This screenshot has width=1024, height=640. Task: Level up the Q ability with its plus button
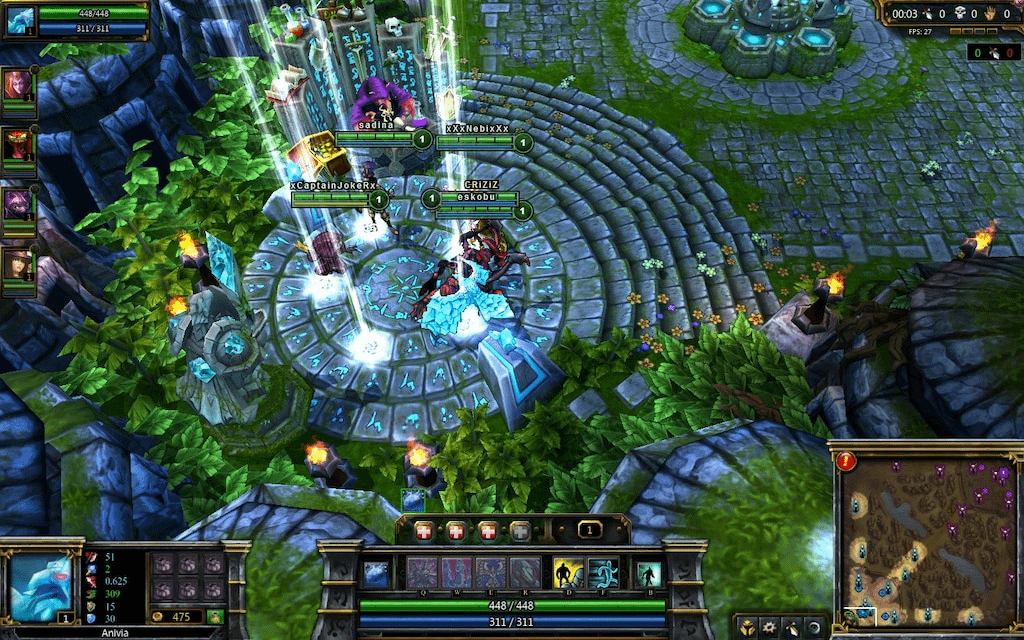pos(424,531)
